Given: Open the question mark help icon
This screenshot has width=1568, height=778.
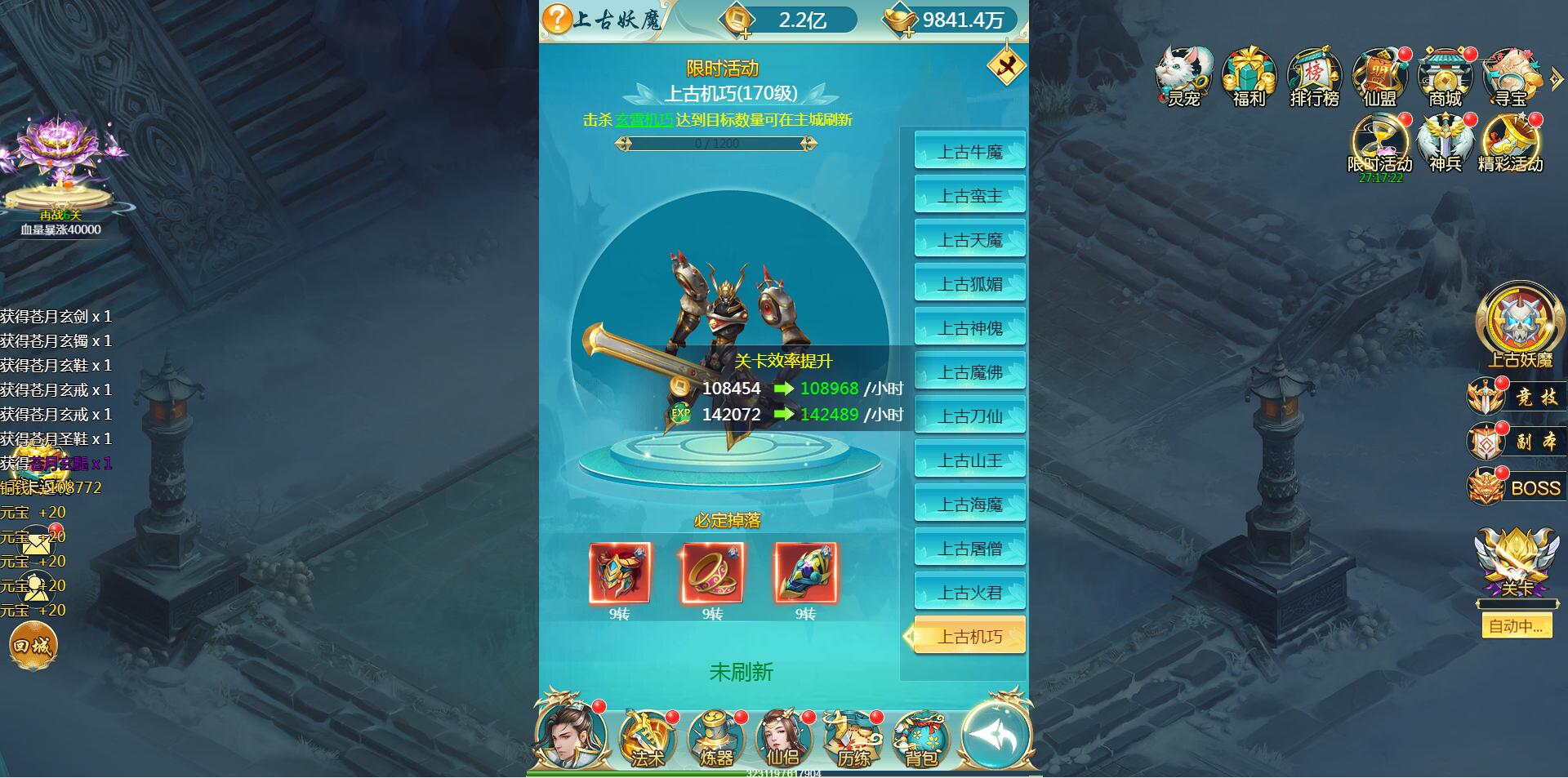Looking at the screenshot, I should tap(557, 19).
